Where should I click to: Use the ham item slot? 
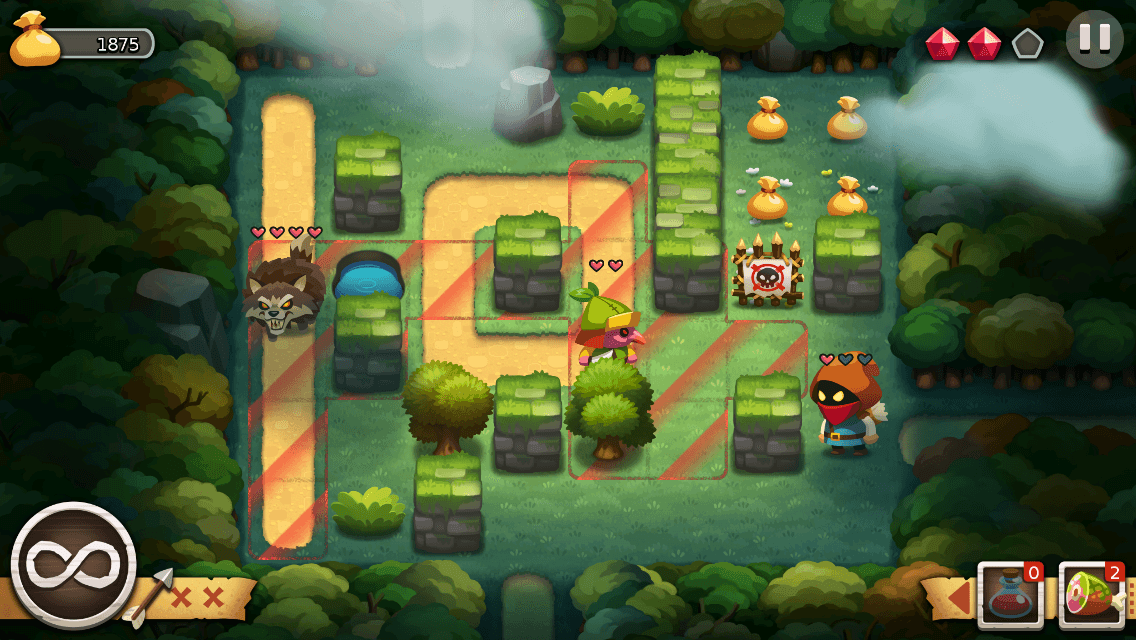click(1091, 596)
